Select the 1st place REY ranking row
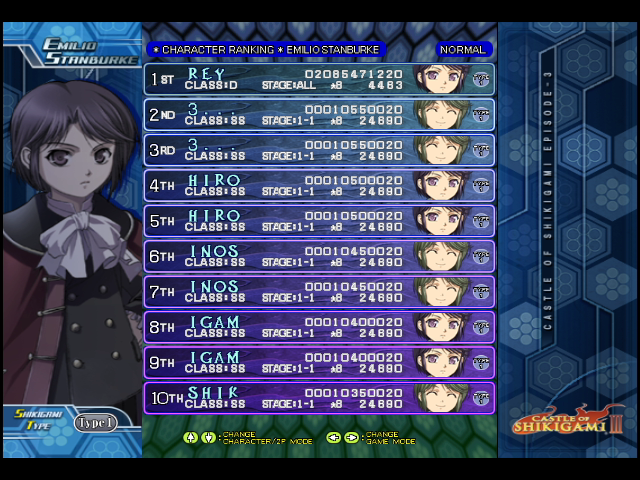Viewport: 640px width, 480px height. pos(320,79)
